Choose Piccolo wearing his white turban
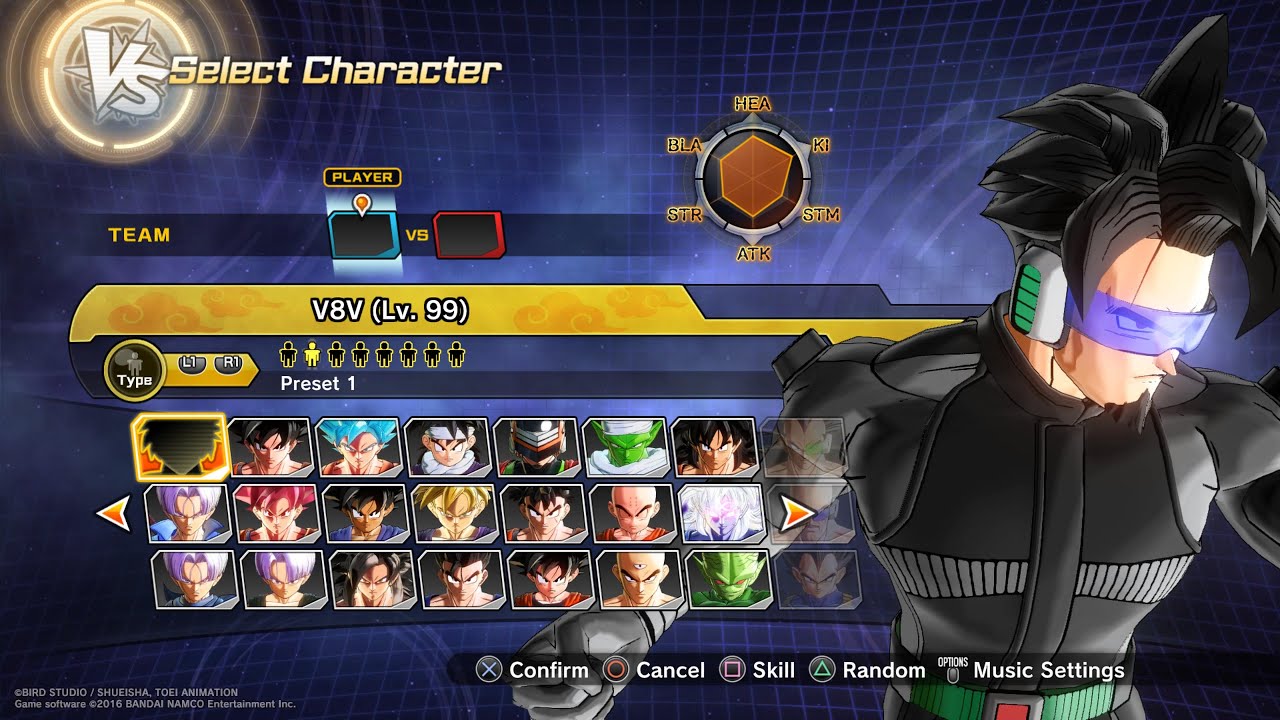Screen dimensions: 1280x720 [x=625, y=447]
